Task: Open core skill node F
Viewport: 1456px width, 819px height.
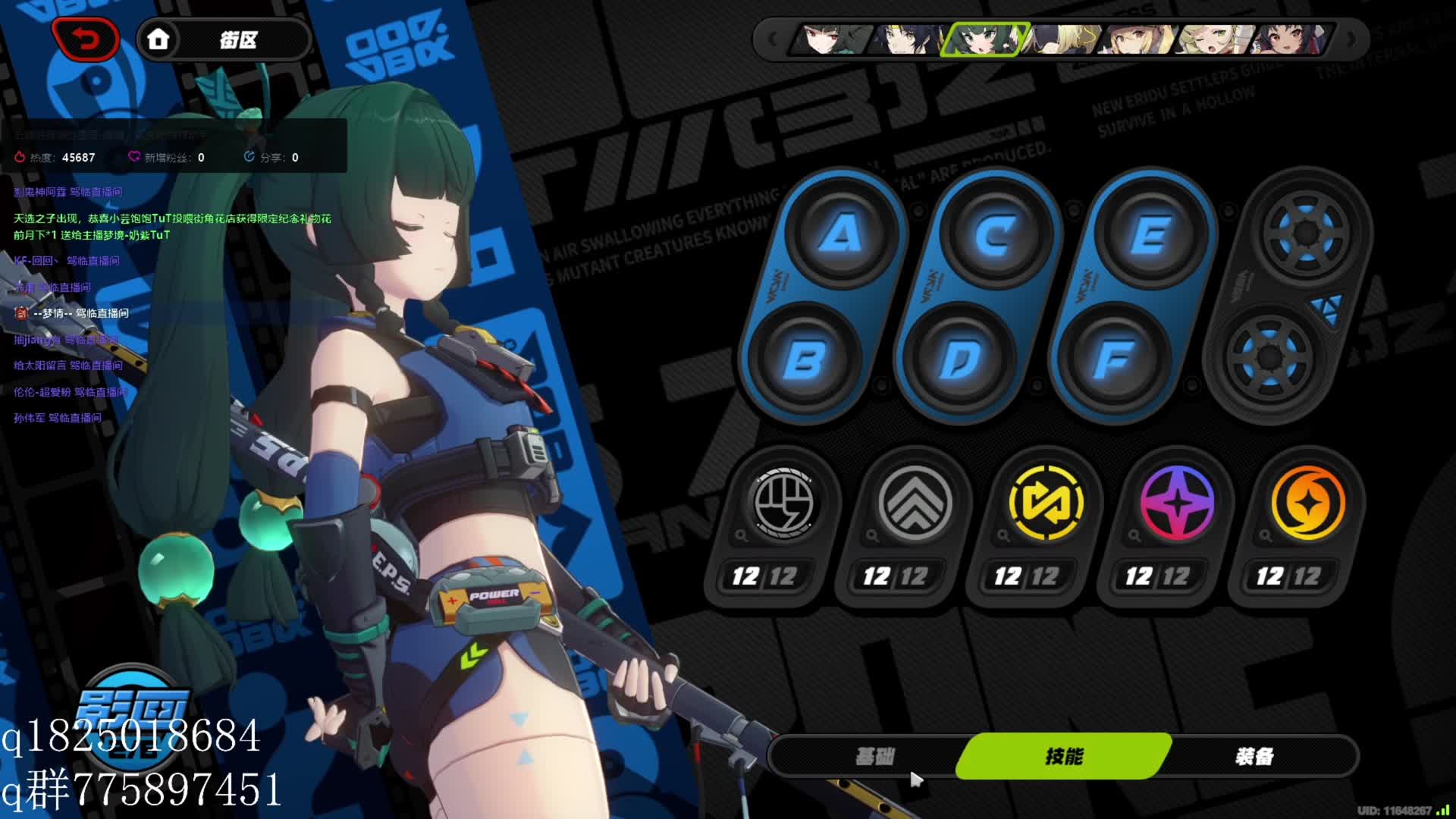Action: tap(1114, 359)
